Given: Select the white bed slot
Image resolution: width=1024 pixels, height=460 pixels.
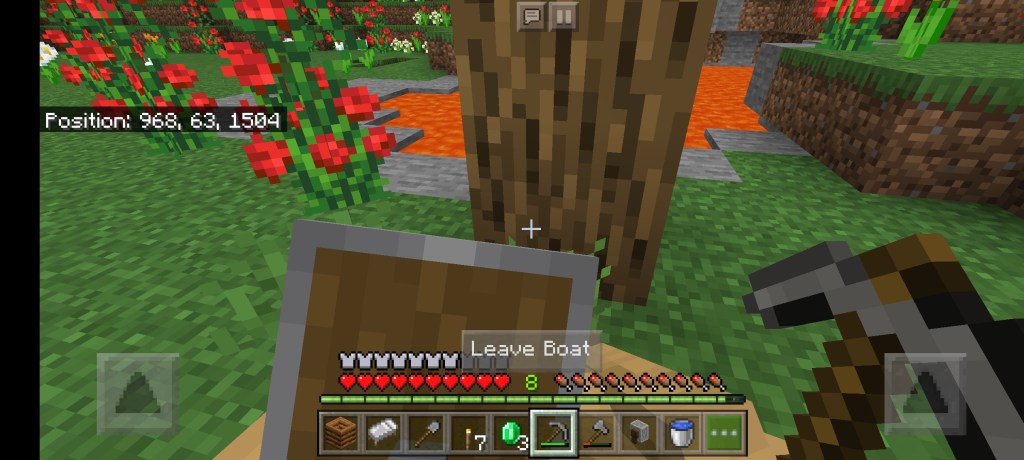Looking at the screenshot, I should point(381,433).
